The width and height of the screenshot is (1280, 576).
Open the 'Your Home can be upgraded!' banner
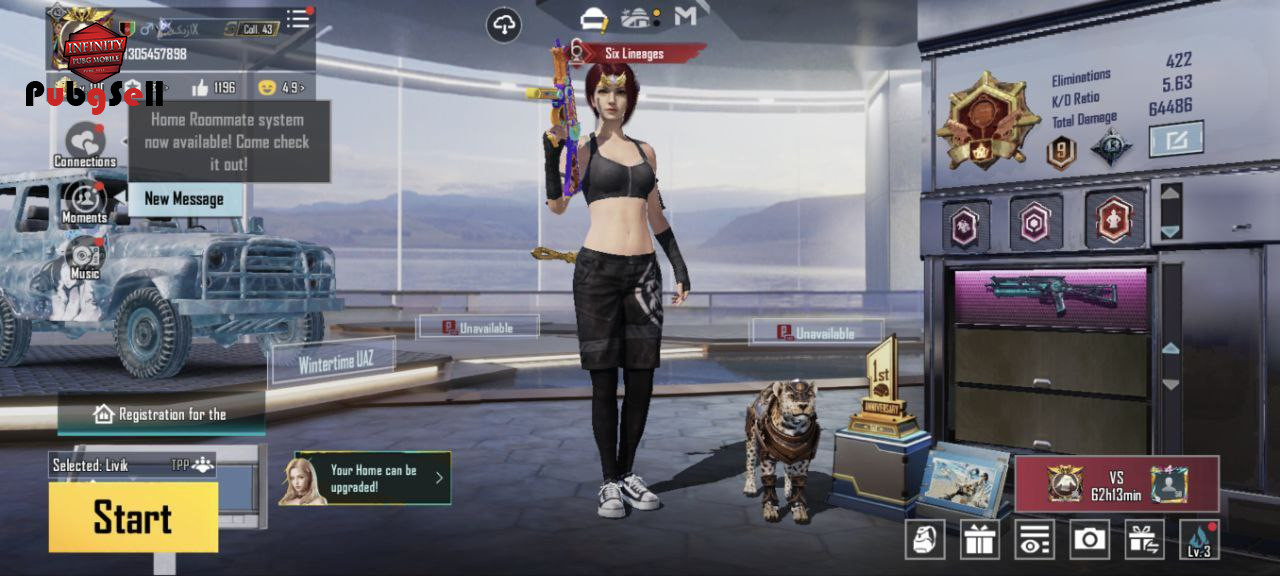365,478
